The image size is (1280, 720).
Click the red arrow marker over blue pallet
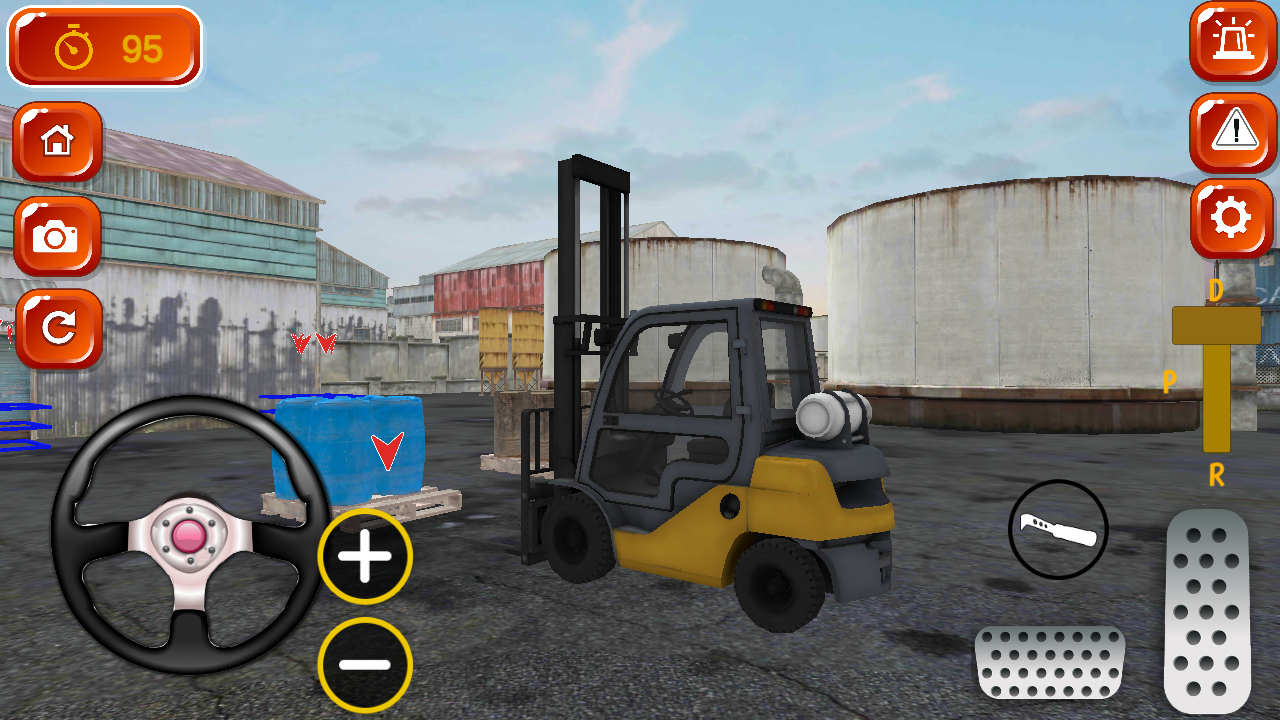click(x=387, y=450)
